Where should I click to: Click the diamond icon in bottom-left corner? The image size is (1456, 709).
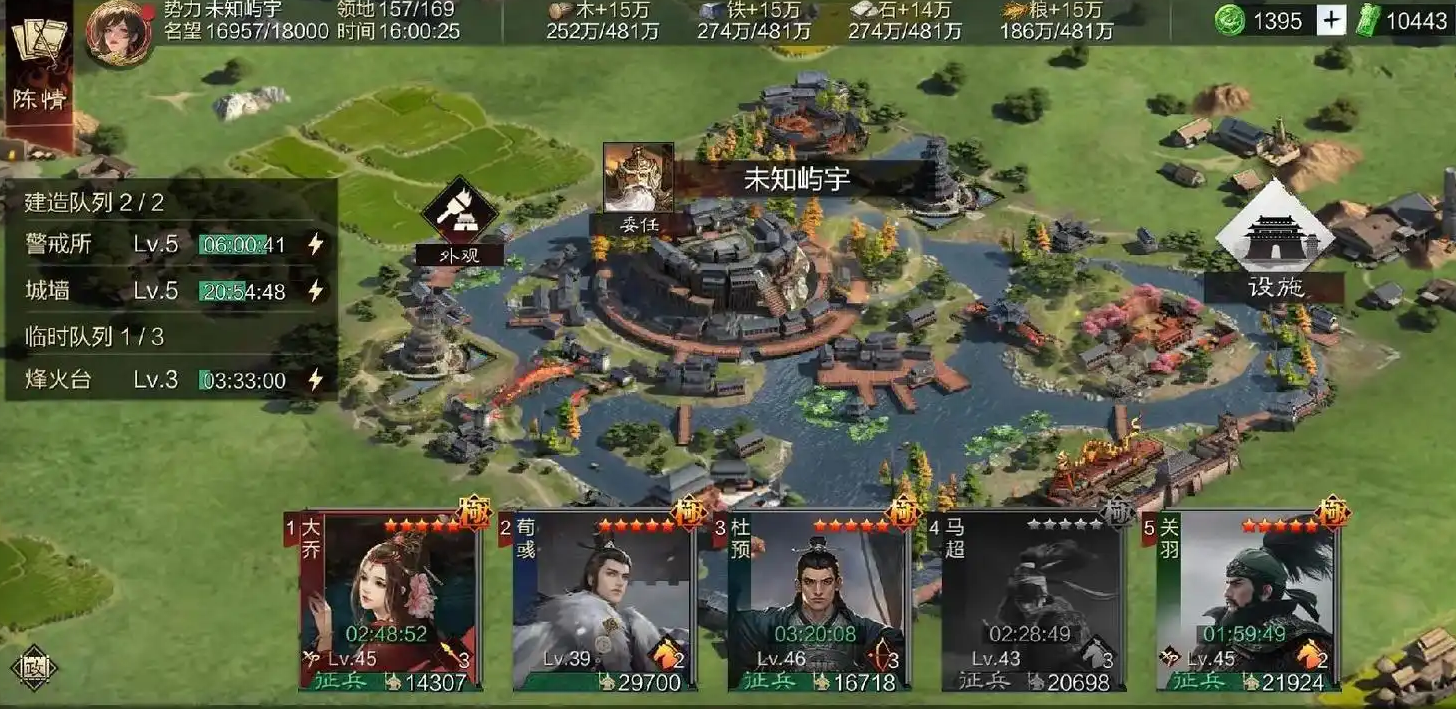32,667
